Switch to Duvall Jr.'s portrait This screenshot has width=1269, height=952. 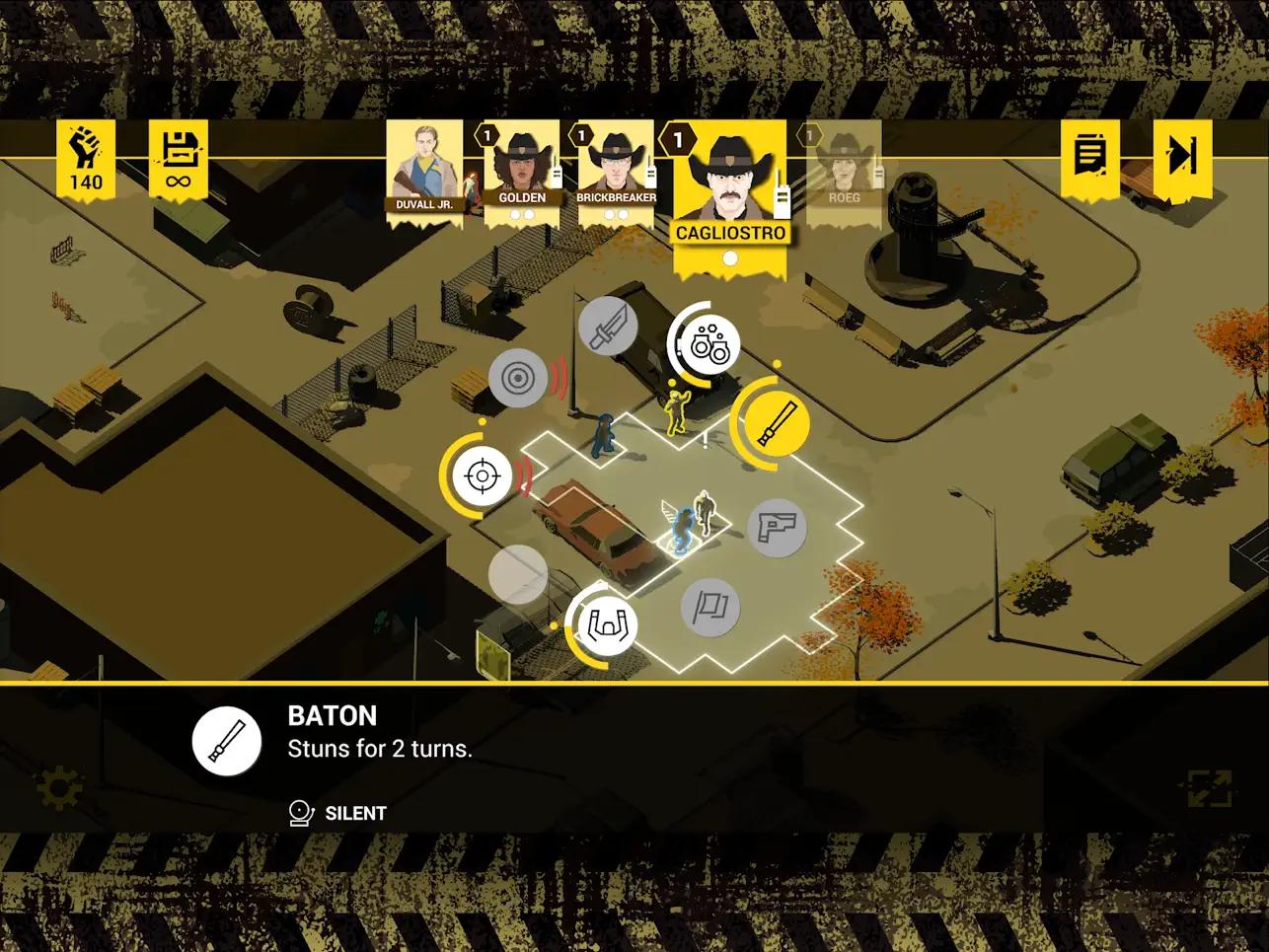[x=424, y=170]
